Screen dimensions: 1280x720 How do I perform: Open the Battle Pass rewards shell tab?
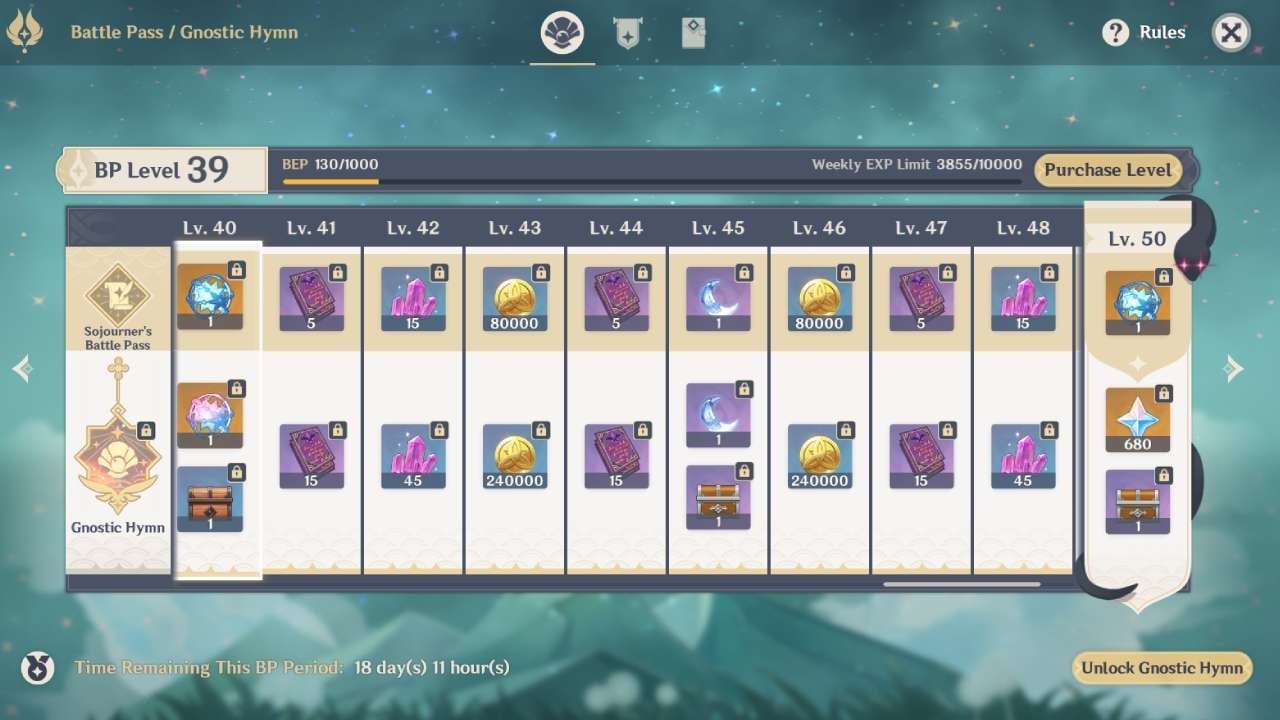coord(563,31)
